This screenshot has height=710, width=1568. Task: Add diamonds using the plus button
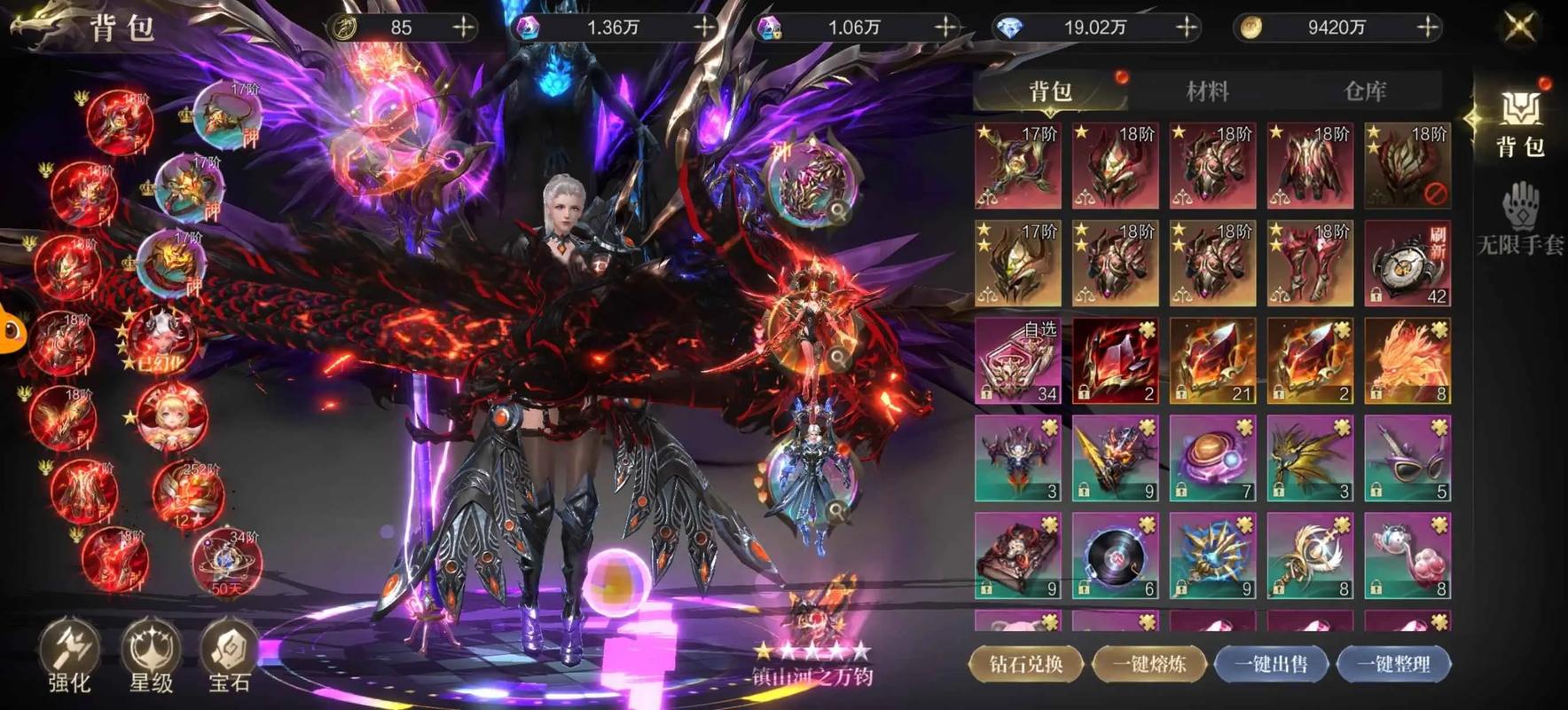pos(1186,28)
